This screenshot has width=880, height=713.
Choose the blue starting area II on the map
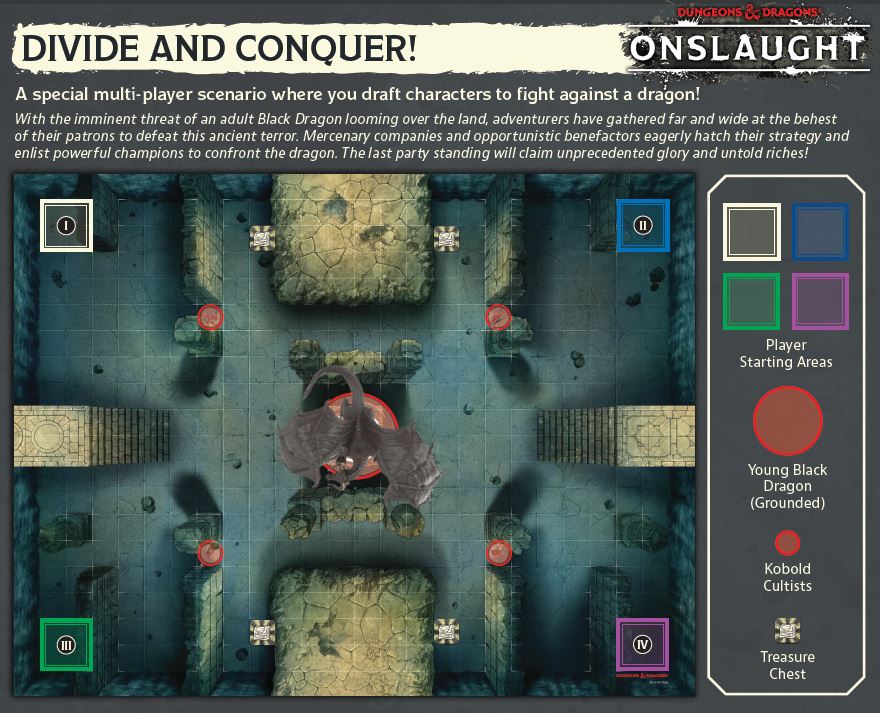[x=643, y=225]
